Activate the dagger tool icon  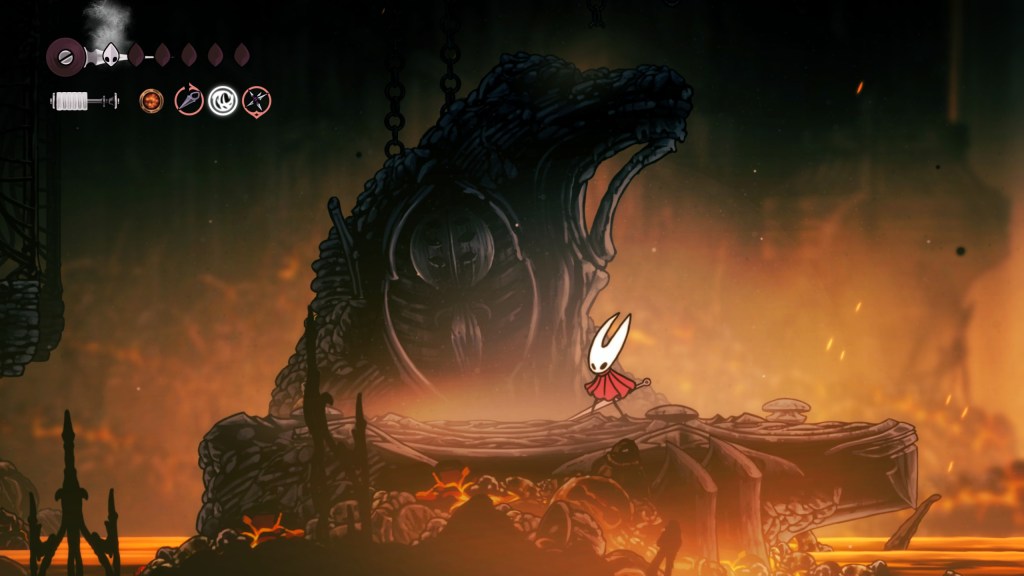188,100
